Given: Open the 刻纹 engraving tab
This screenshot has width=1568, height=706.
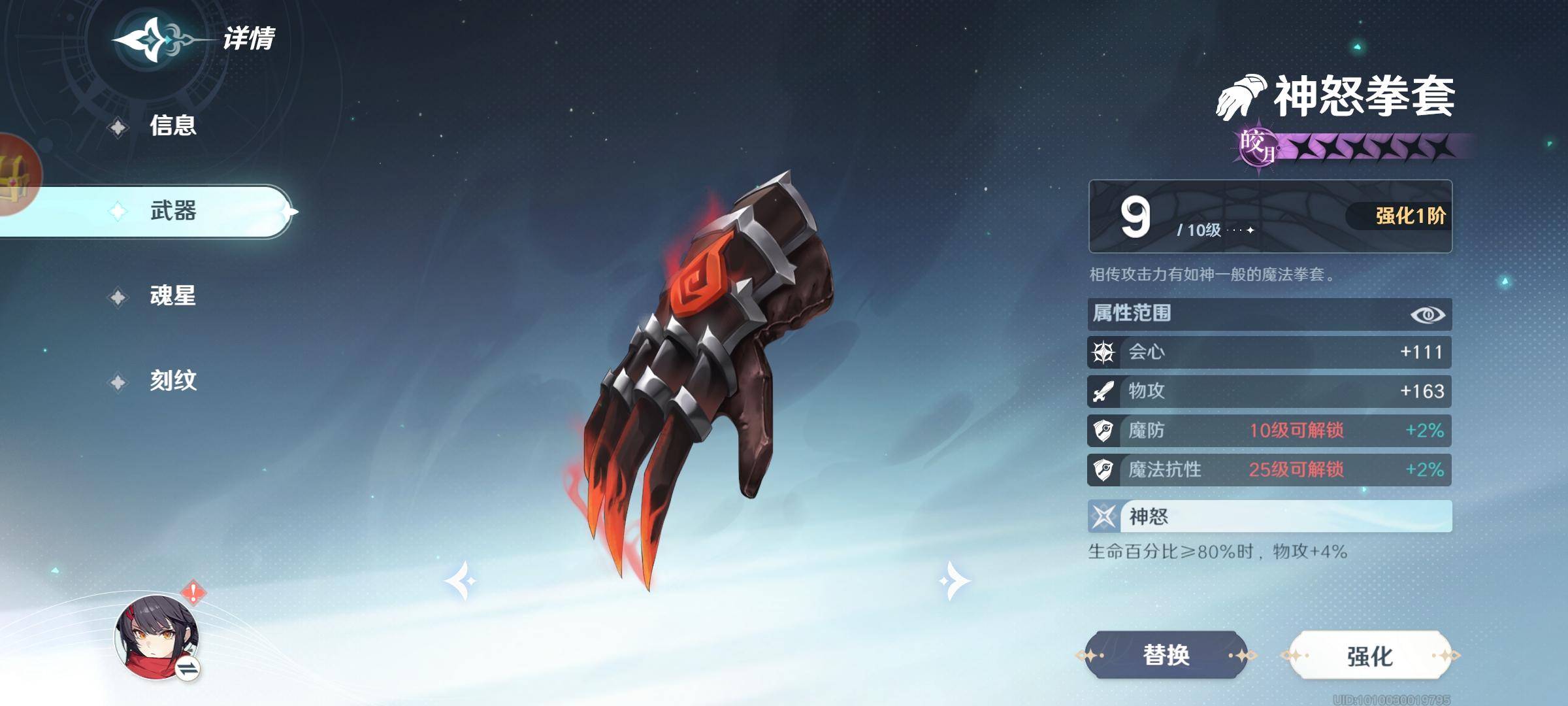Looking at the screenshot, I should coord(172,380).
